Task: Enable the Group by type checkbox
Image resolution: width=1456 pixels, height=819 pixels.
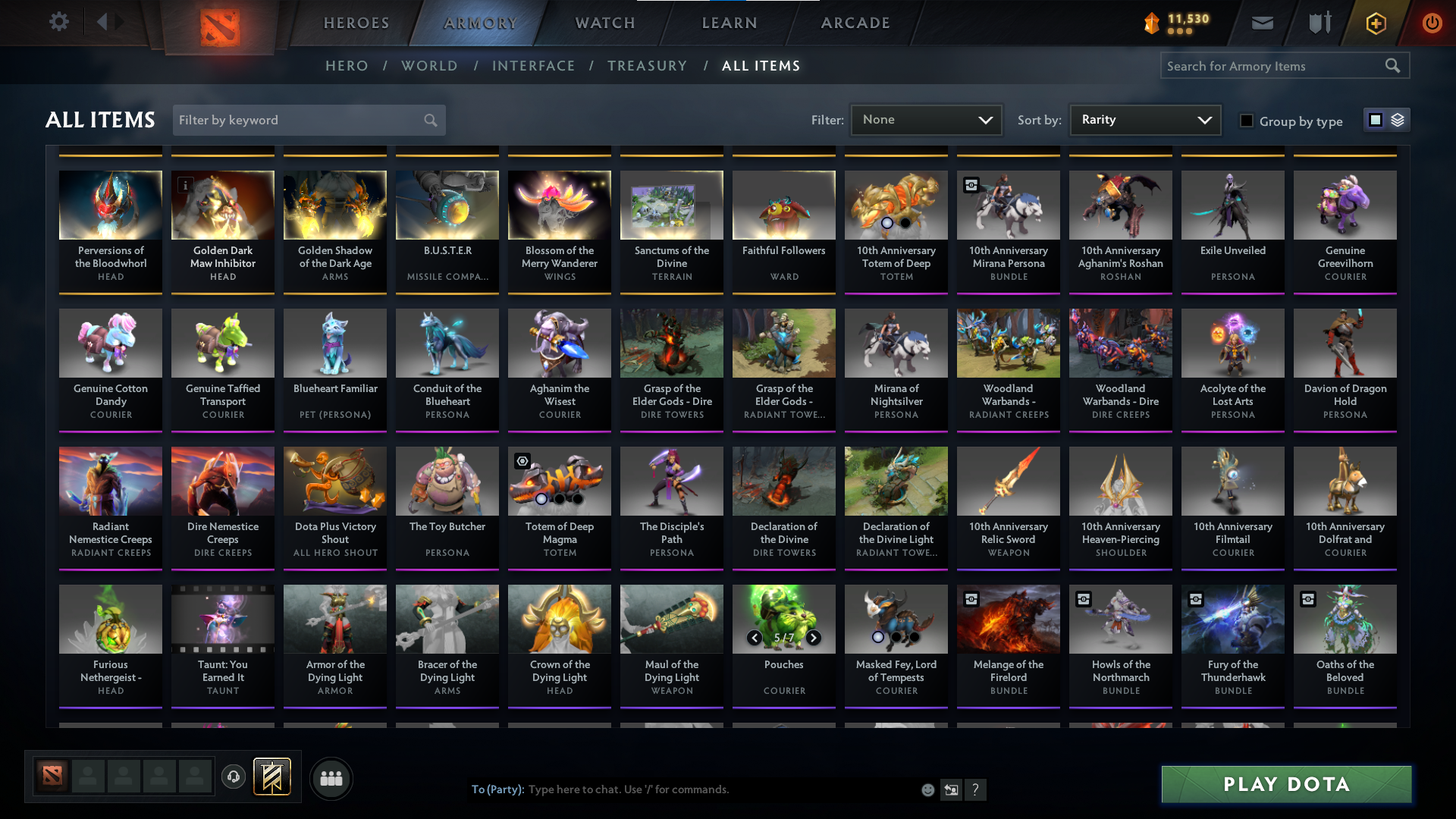Action: [1247, 121]
